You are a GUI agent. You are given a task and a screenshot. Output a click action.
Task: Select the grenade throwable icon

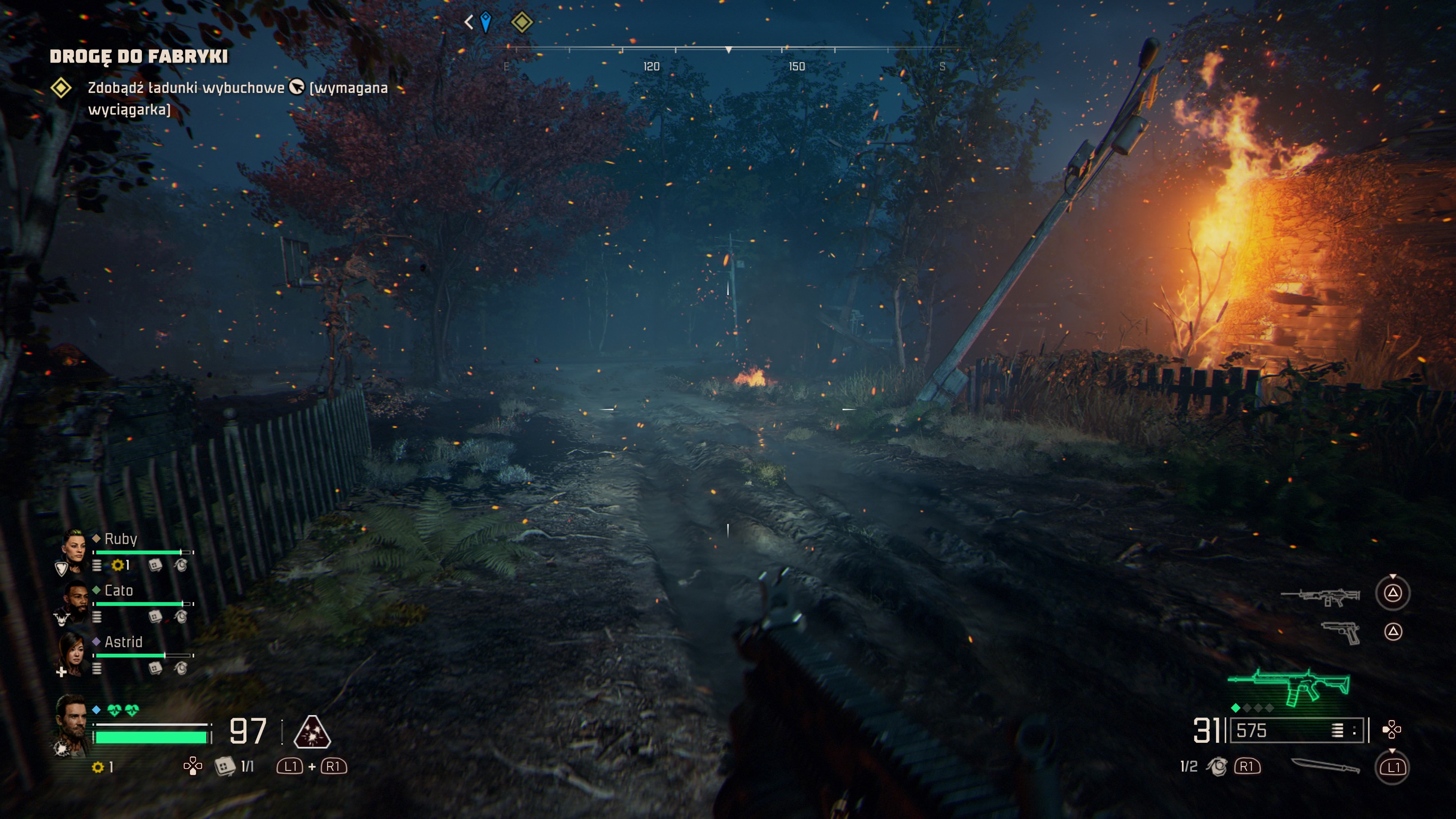coord(1216,766)
